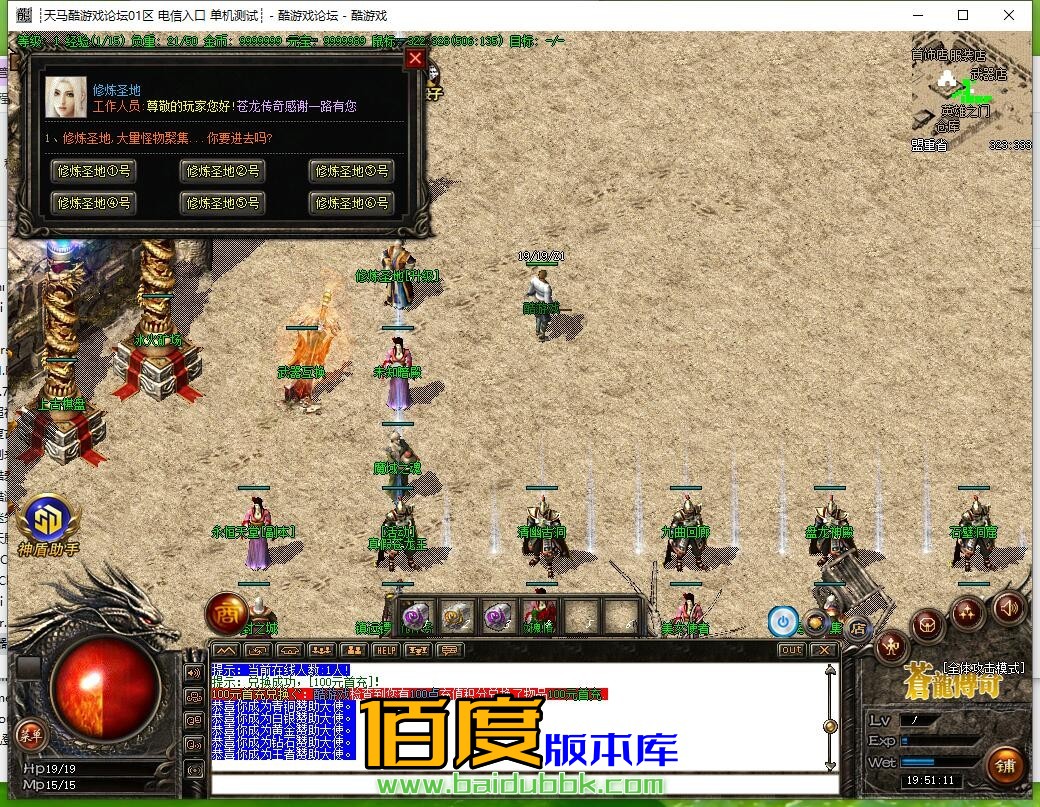Use the first purple scroll hotbar slot
Viewport: 1040px width, 807px height.
point(418,616)
